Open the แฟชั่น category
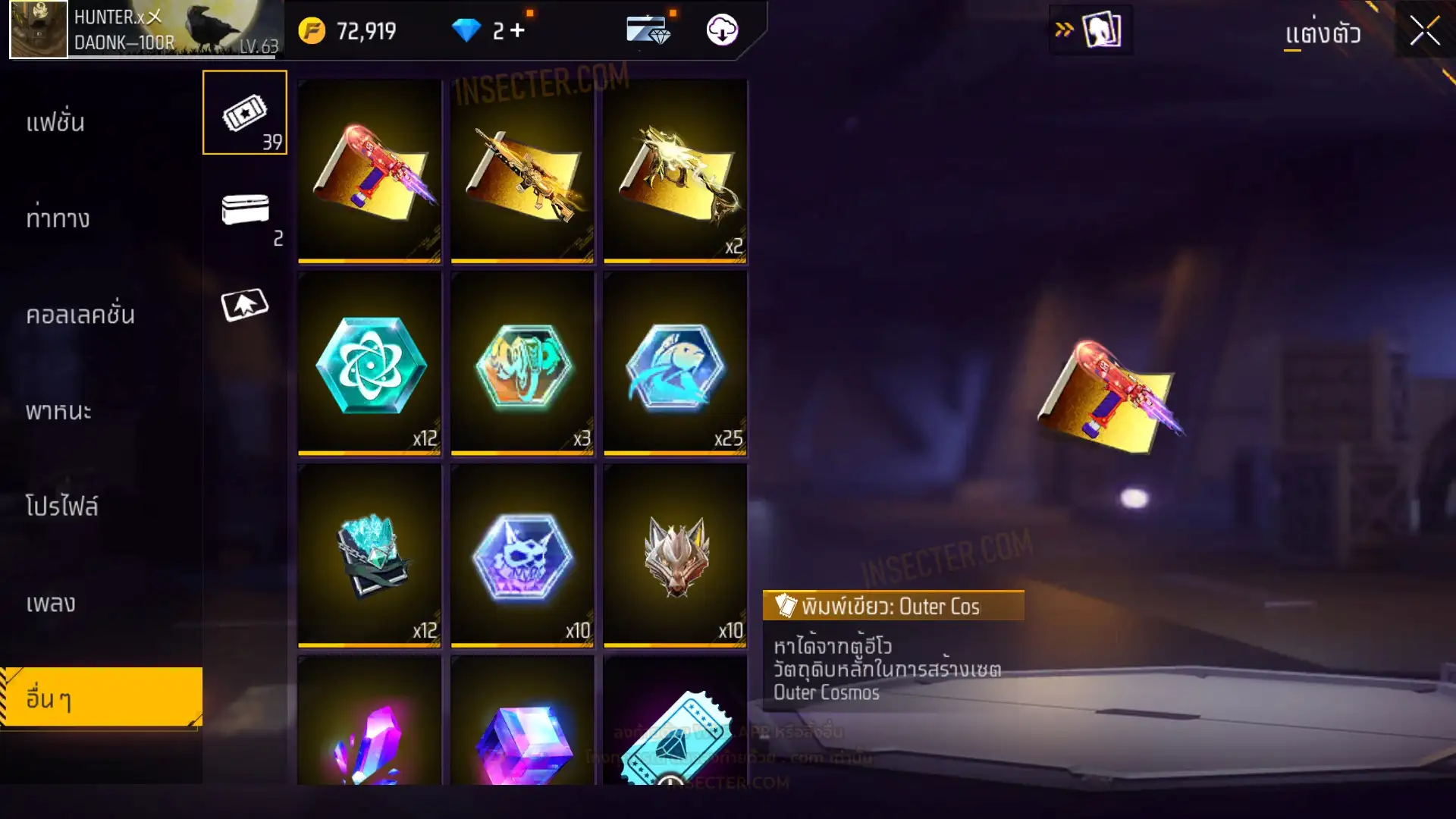 (x=55, y=122)
